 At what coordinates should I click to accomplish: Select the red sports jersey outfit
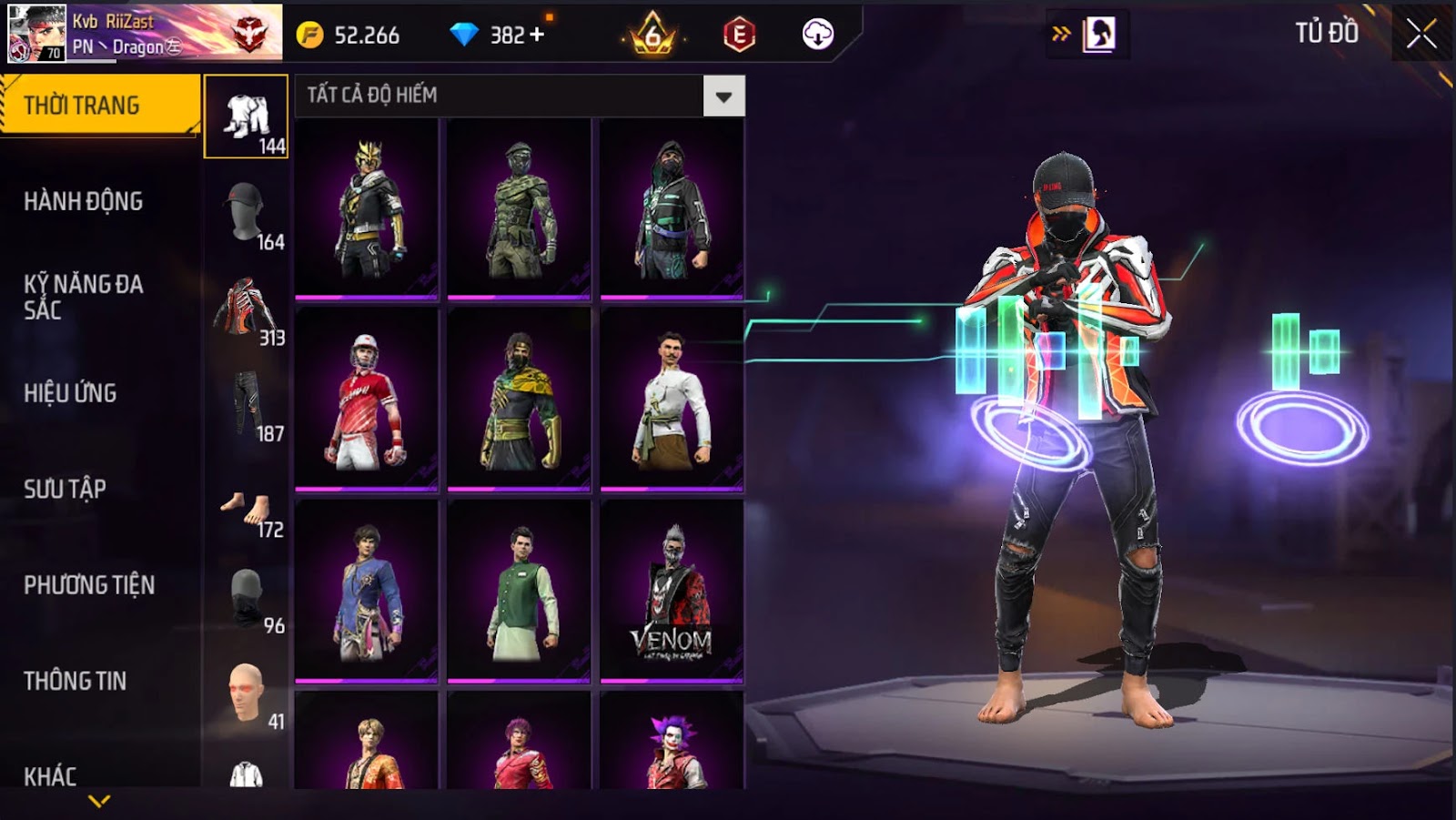(367, 399)
